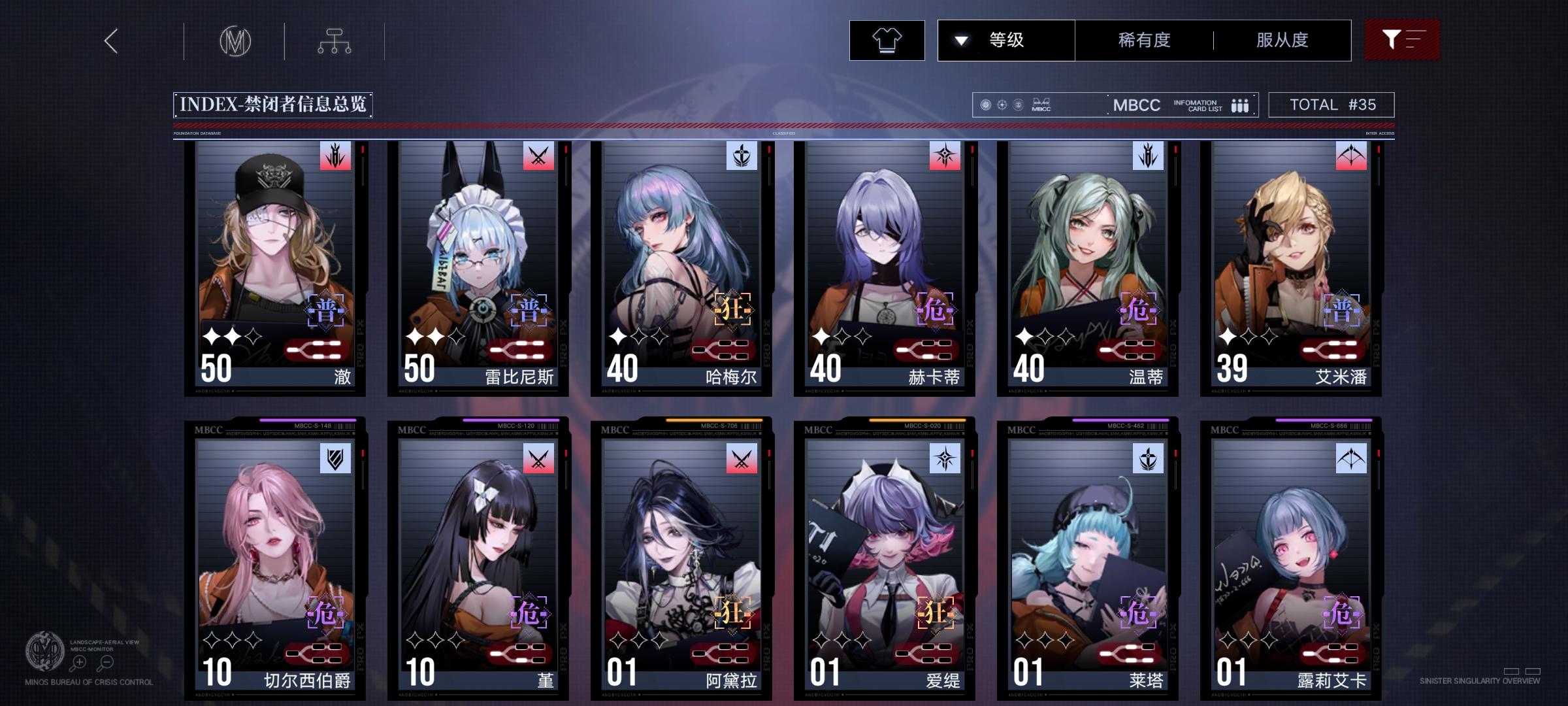Open the red filter icon at top right

pyautogui.click(x=1402, y=39)
